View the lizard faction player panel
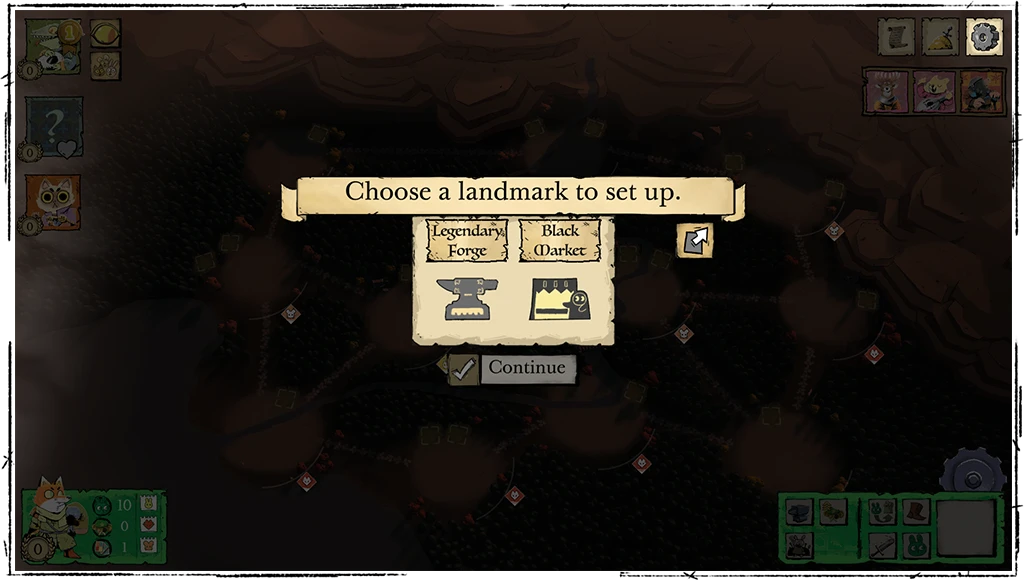Viewport: 1024px width, 580px height. point(53,46)
